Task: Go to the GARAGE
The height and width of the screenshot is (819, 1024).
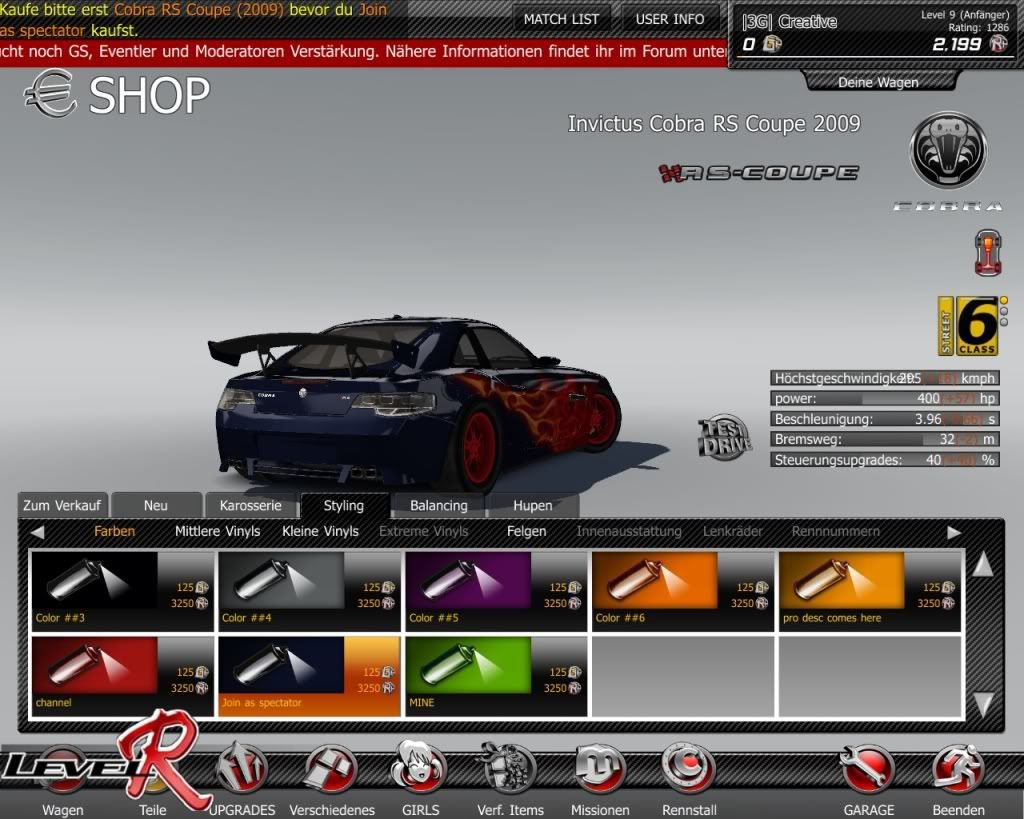Action: click(867, 778)
